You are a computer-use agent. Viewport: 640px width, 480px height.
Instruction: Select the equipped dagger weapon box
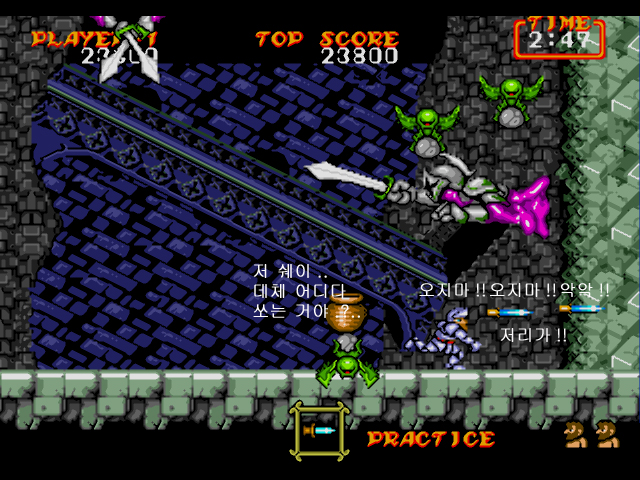[x=320, y=430]
